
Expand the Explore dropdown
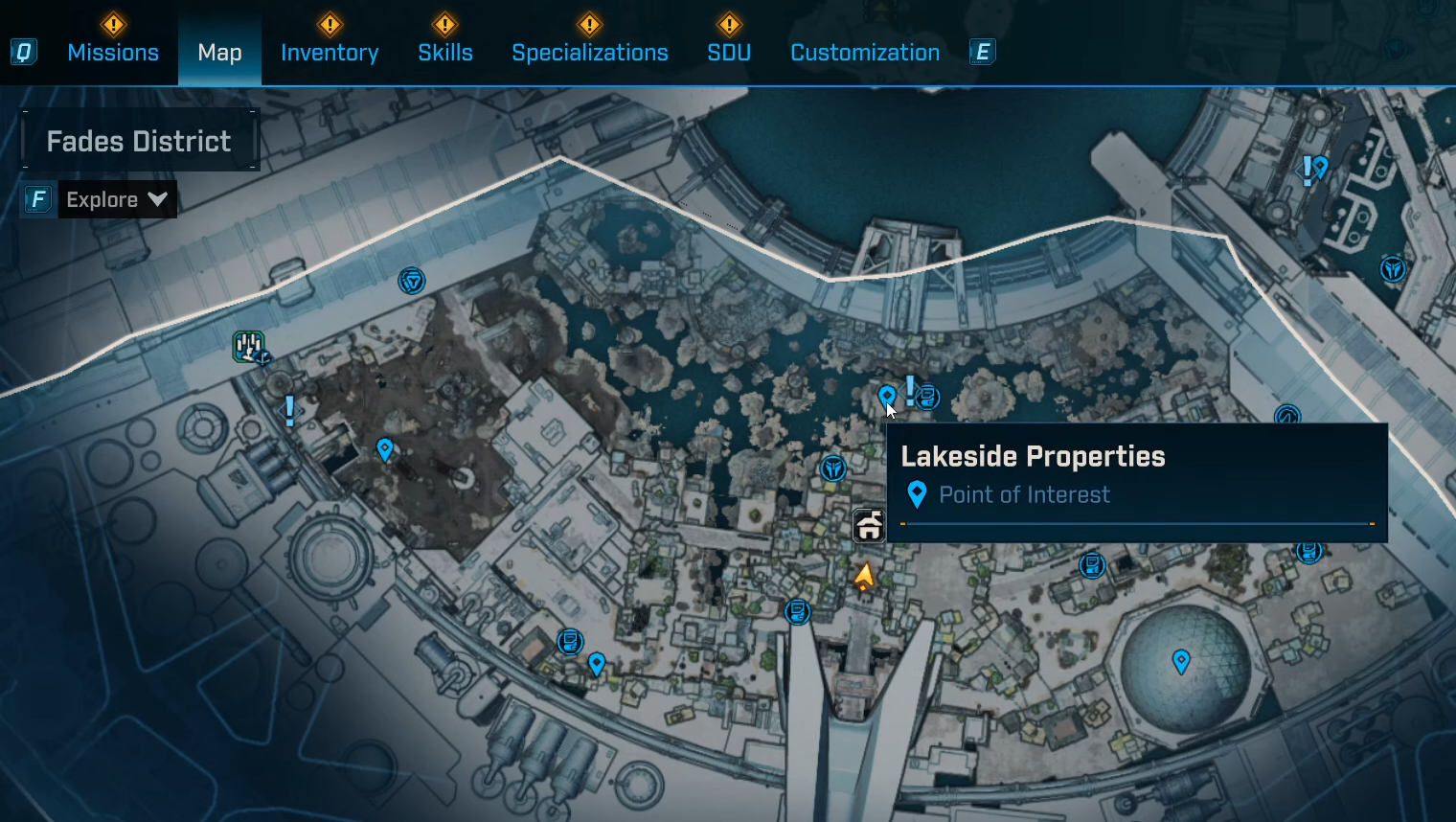tap(117, 199)
